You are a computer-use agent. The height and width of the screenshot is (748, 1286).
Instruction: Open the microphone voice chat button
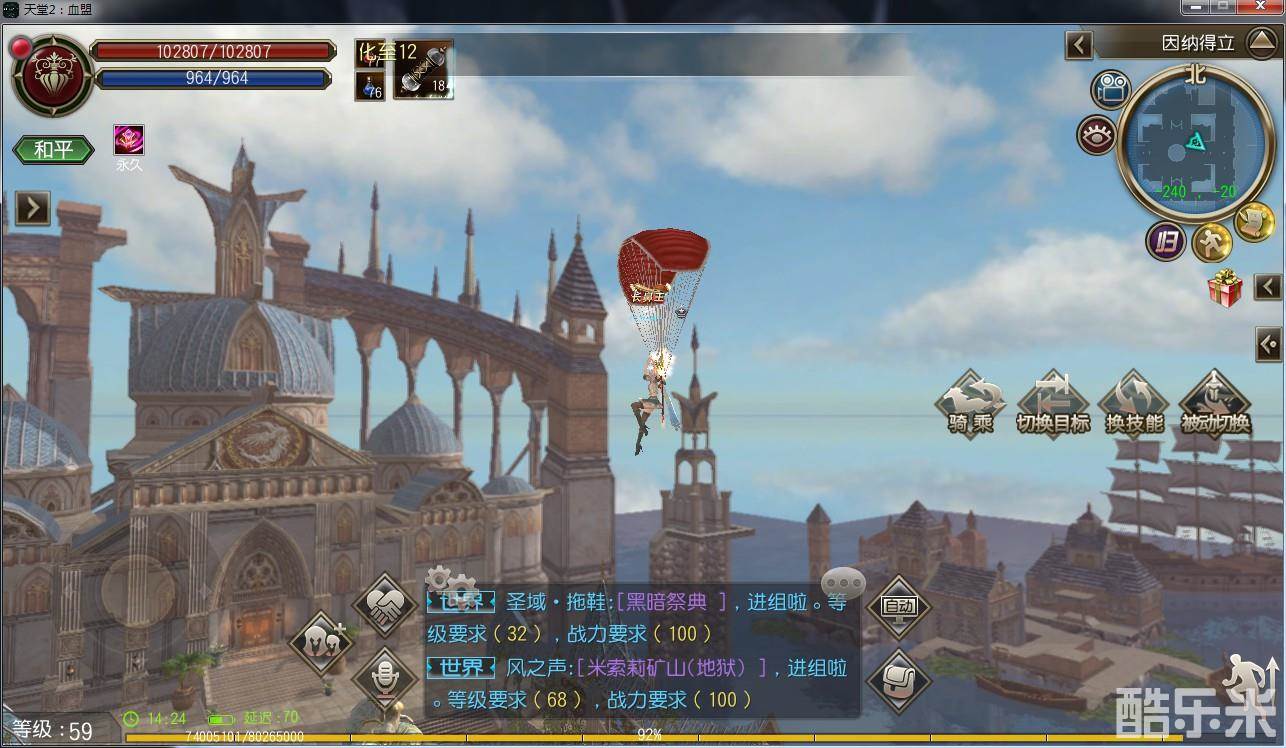pyautogui.click(x=385, y=679)
